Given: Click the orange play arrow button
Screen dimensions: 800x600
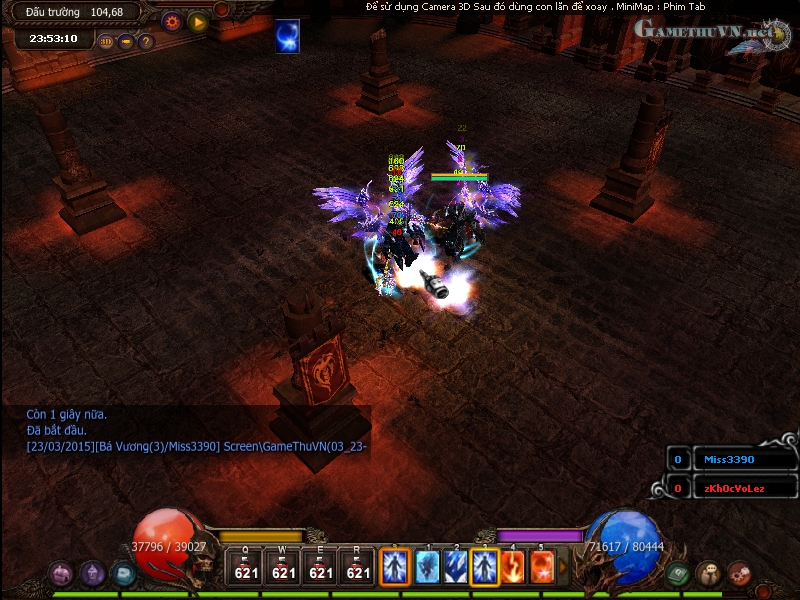Looking at the screenshot, I should coord(197,21).
